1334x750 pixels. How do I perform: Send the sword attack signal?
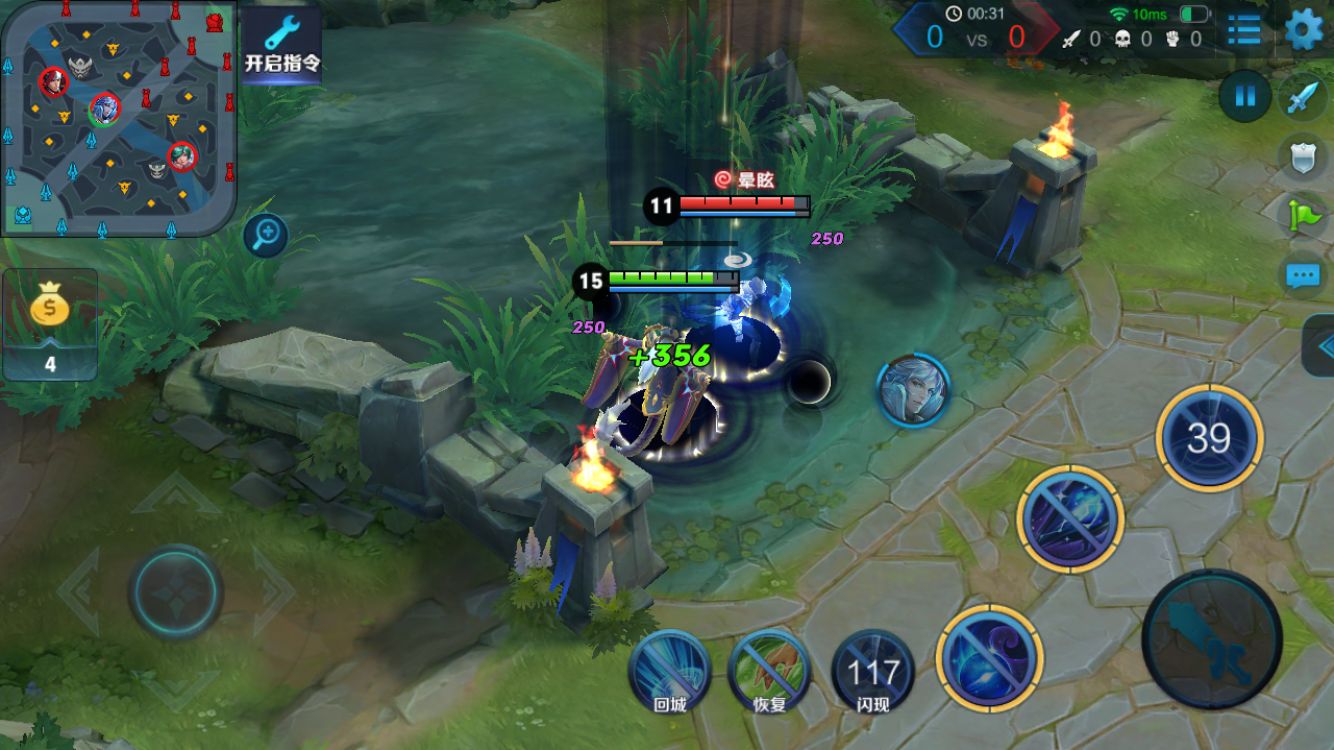pyautogui.click(x=1304, y=98)
